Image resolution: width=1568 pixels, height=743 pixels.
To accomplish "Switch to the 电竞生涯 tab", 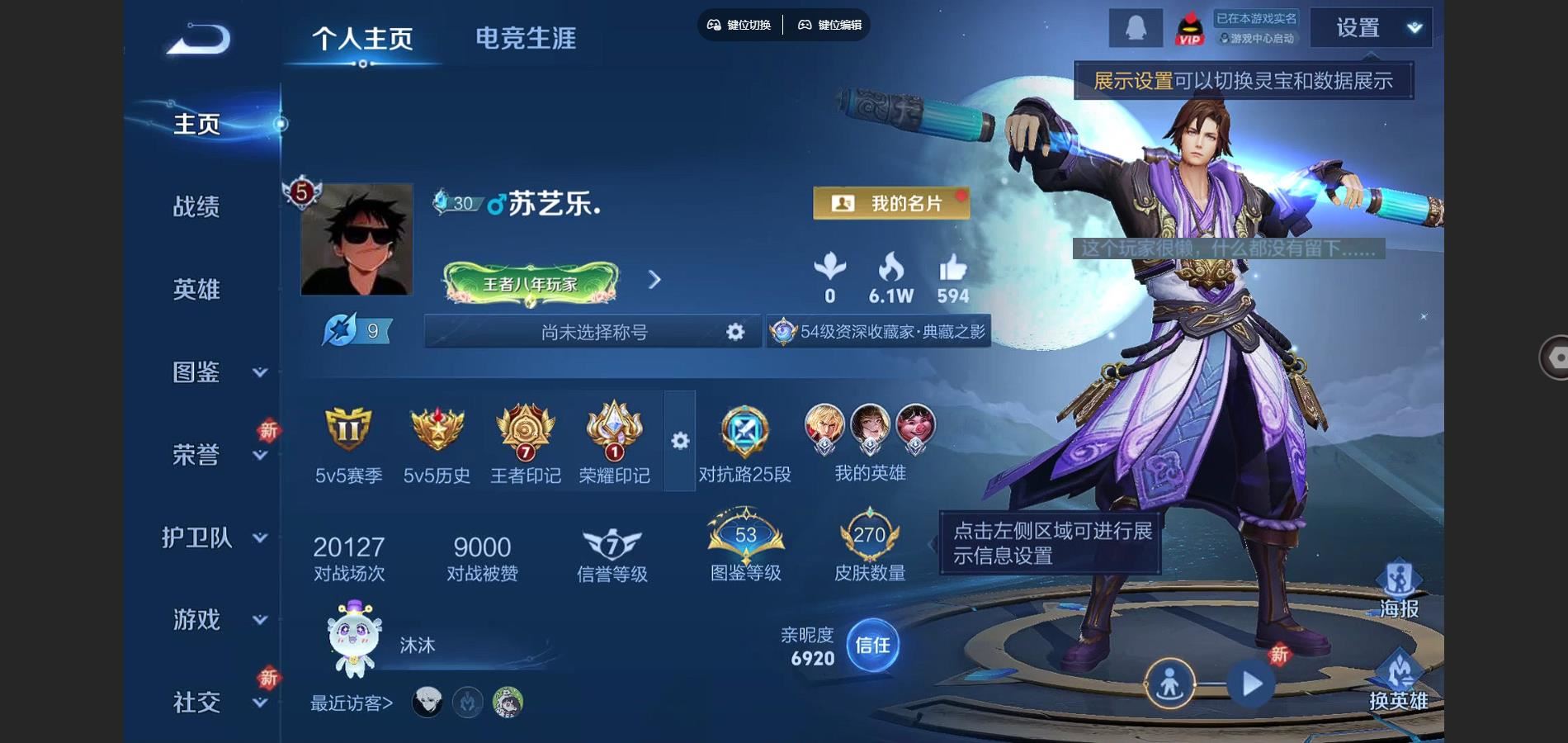I will 526,38.
